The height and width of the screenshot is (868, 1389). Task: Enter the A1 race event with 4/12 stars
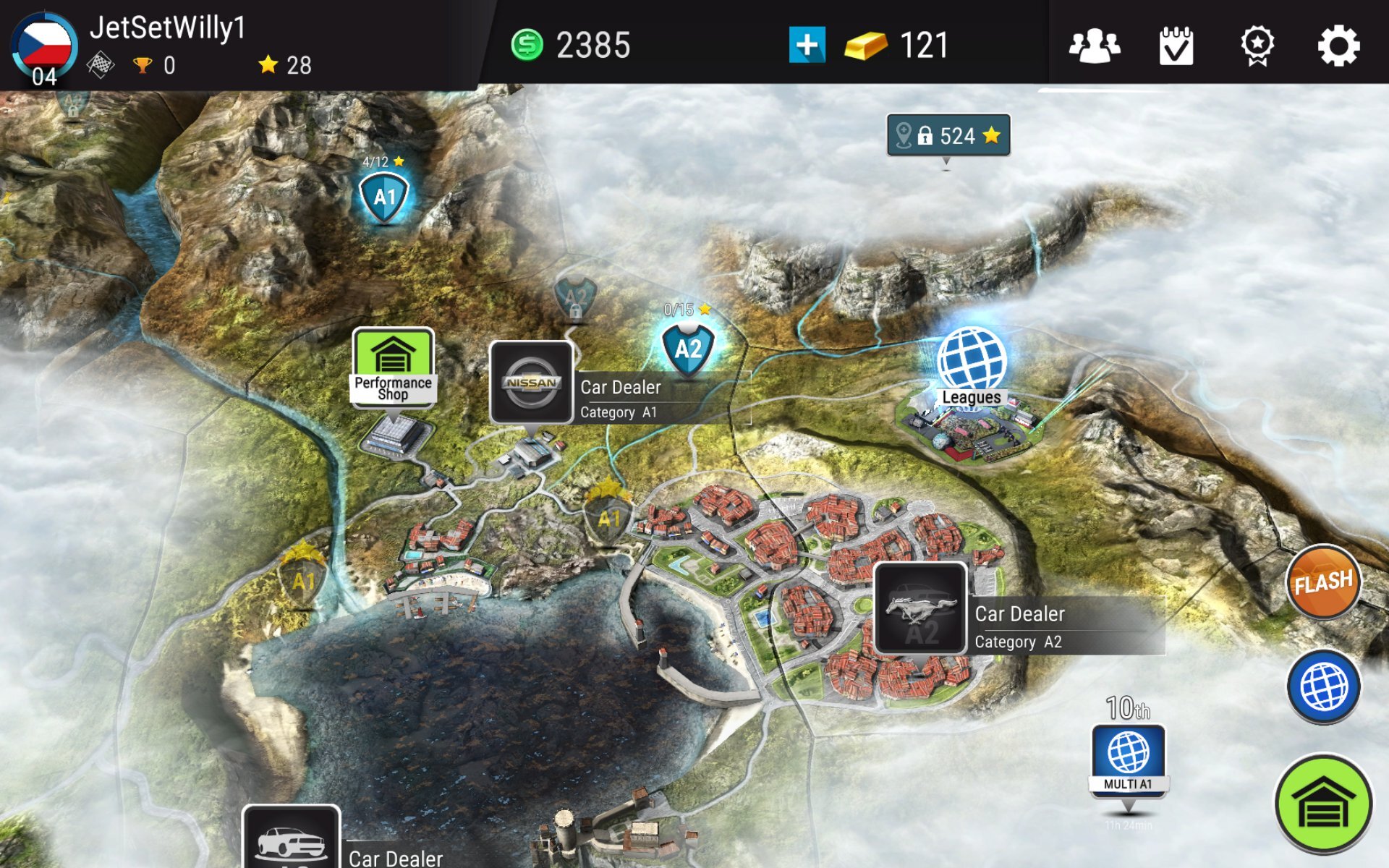pos(383,197)
